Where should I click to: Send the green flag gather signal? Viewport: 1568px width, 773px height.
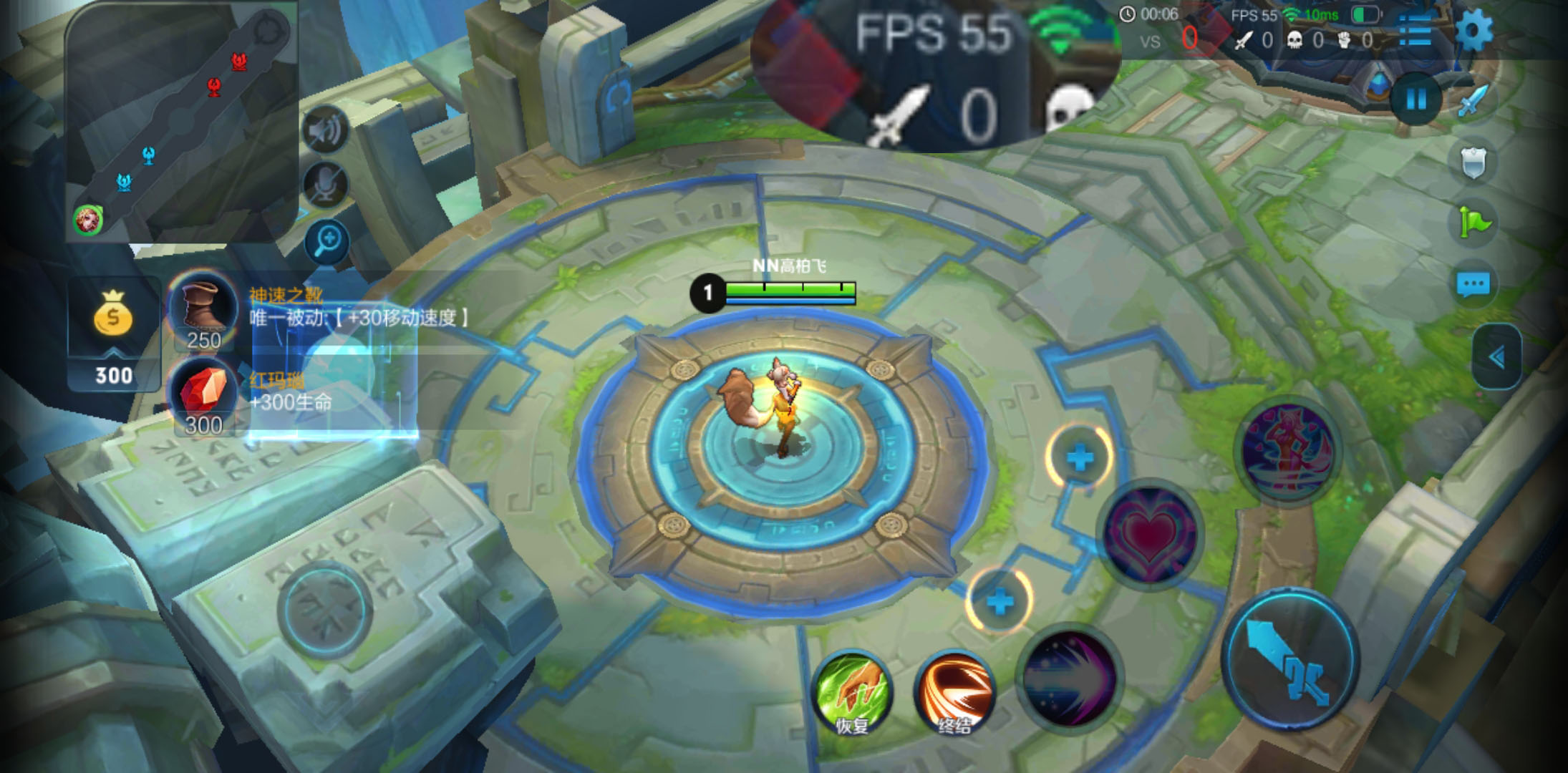point(1473,223)
